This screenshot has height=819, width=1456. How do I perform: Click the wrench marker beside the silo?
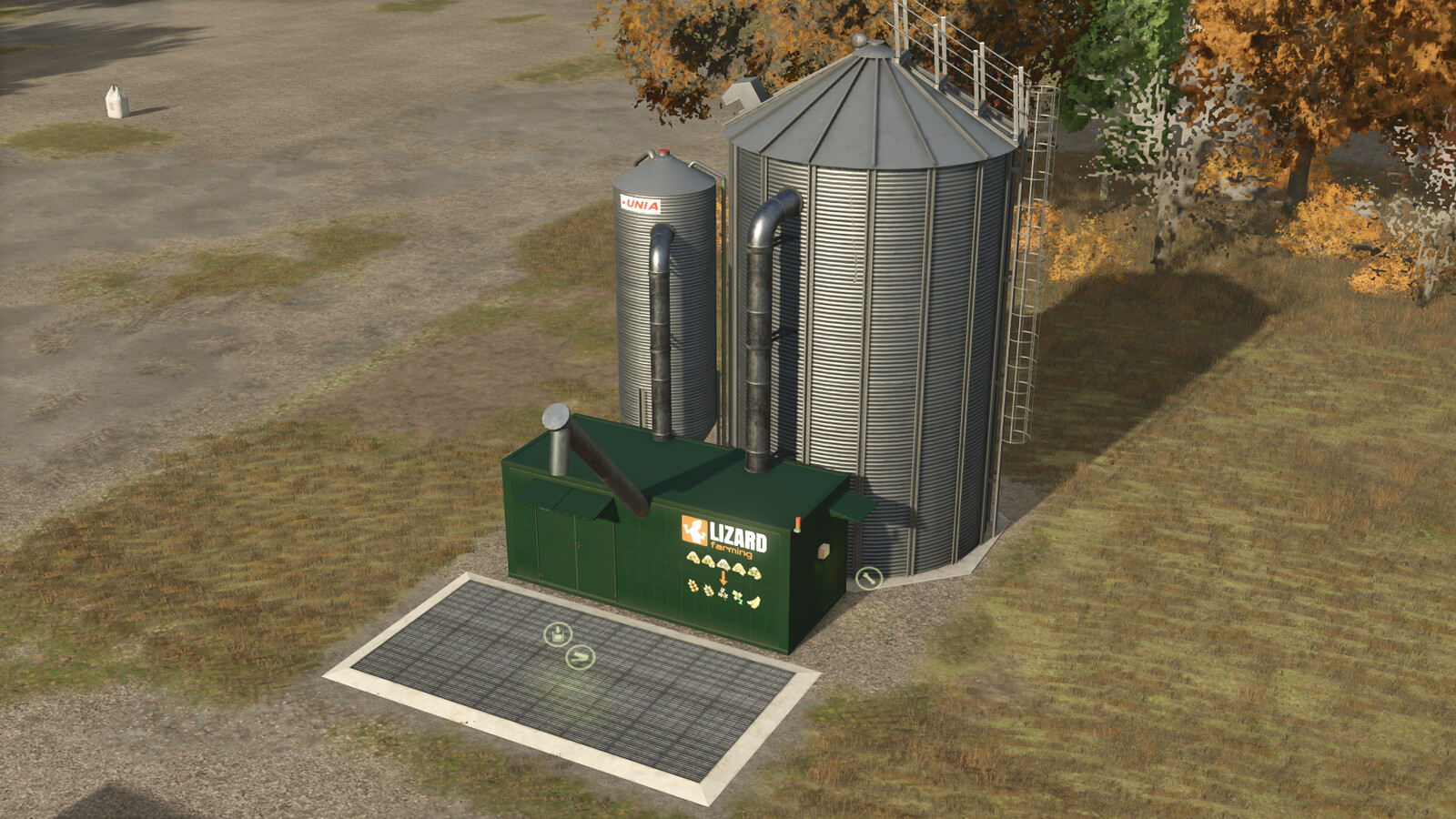pos(869,578)
